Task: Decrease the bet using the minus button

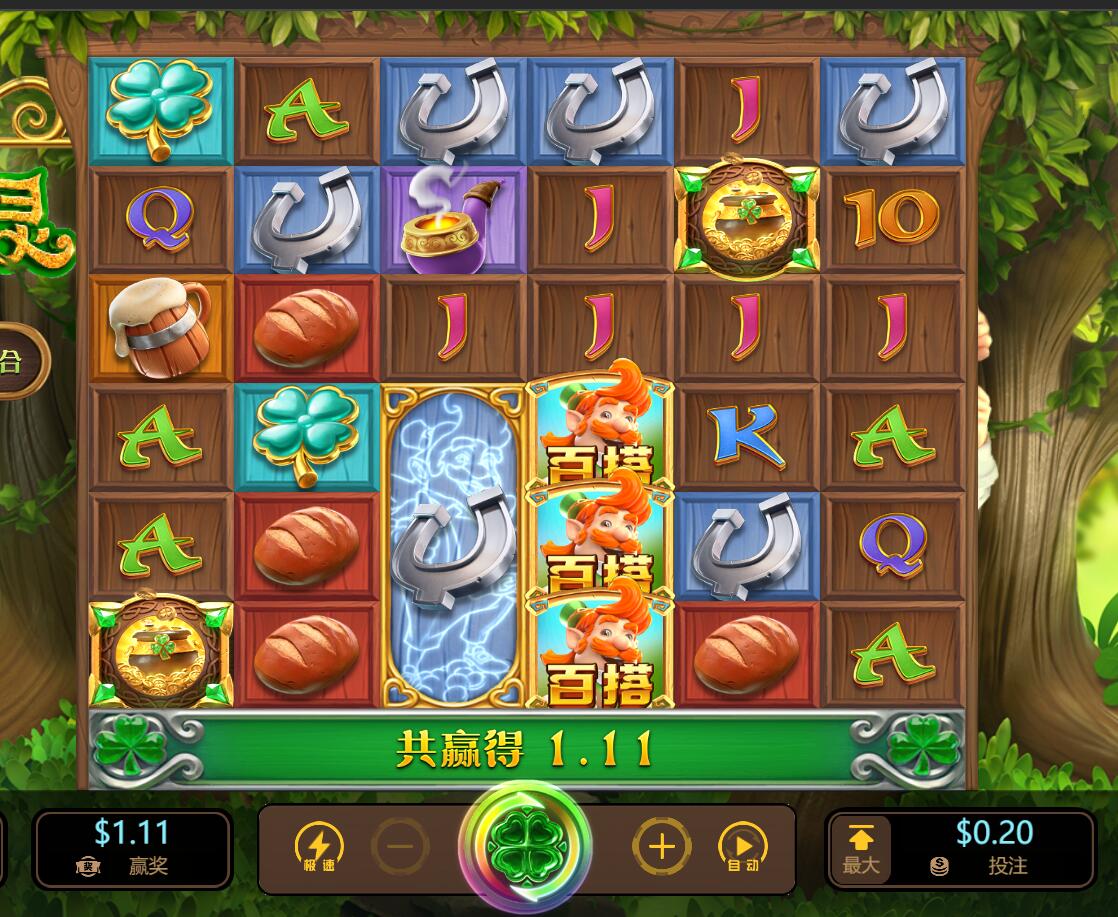Action: 400,848
